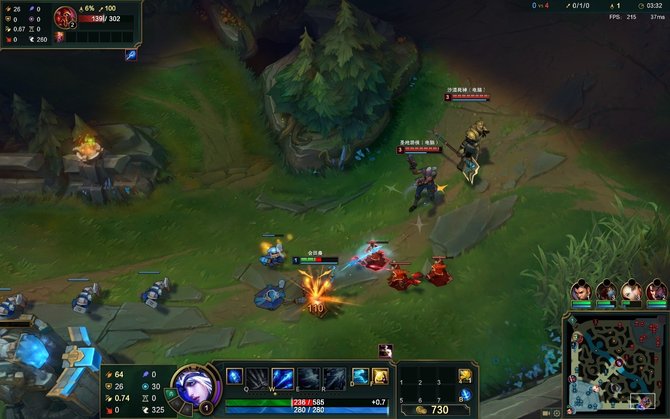
Task: Use the D summoner spell
Action: click(359, 376)
